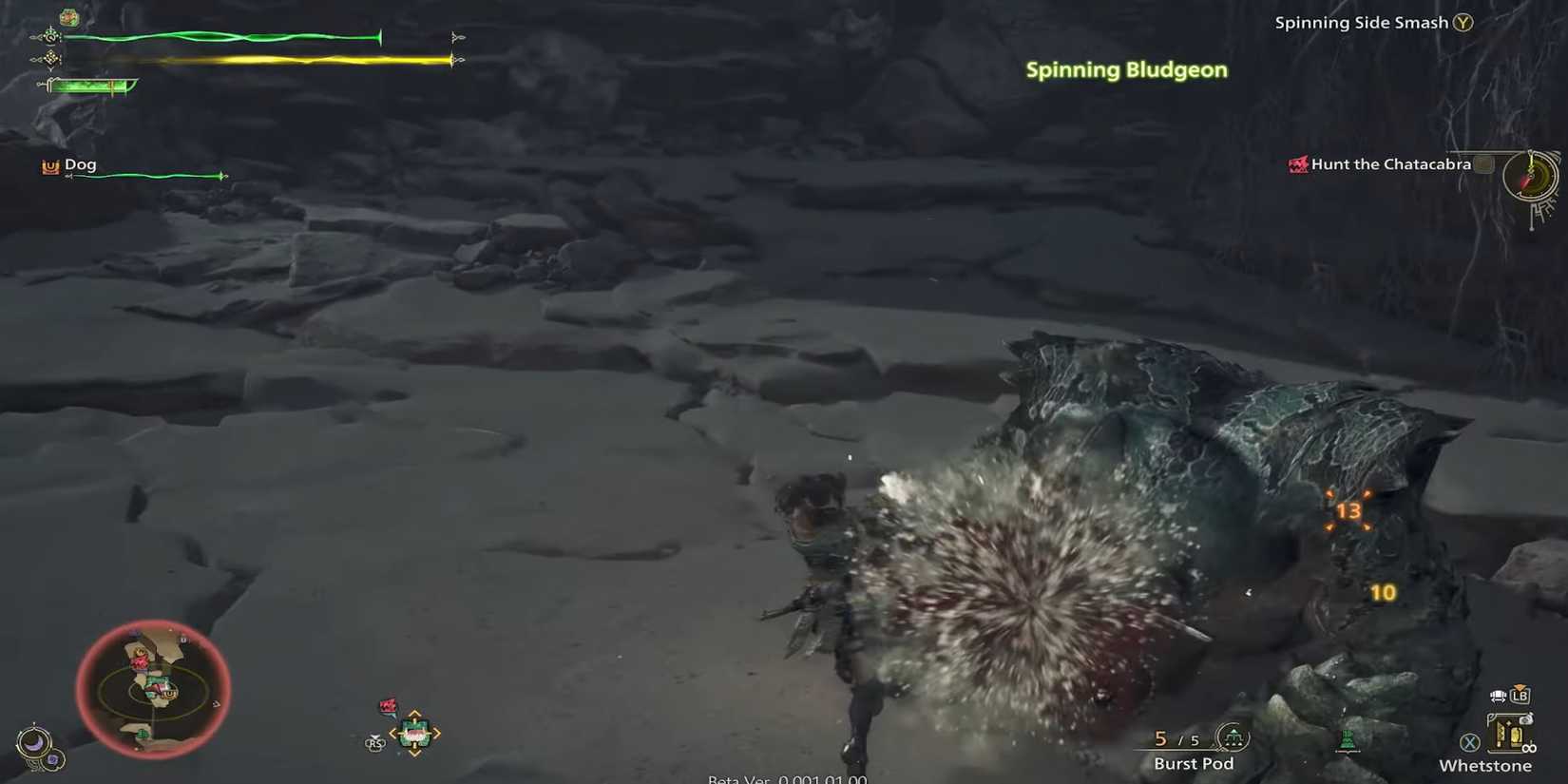Toggle the LB slinger aim indicator
The width and height of the screenshot is (1568, 784).
(x=1520, y=697)
